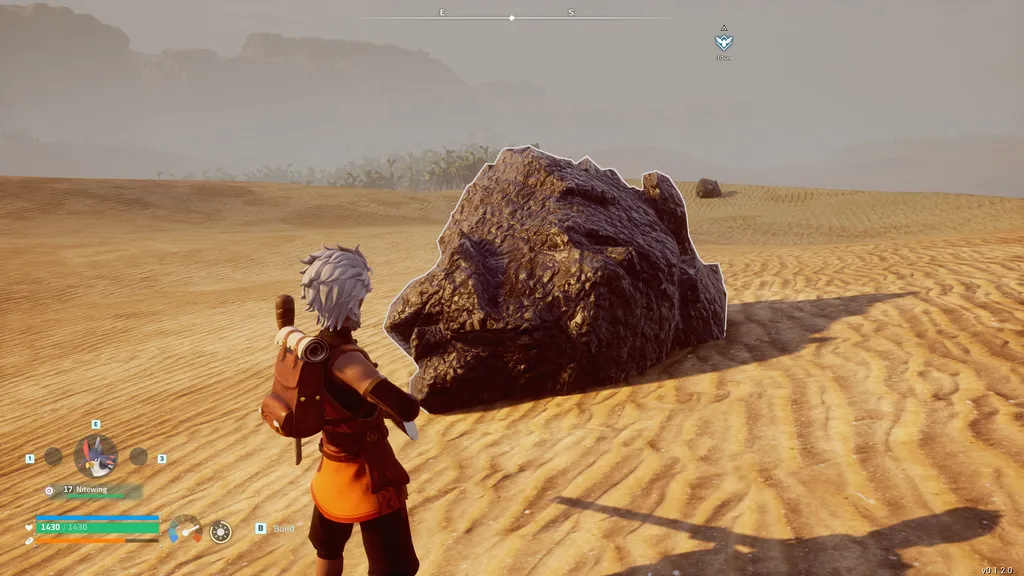Select the Nitewing pal portrait
Viewport: 1024px width, 576px height.
96,456
